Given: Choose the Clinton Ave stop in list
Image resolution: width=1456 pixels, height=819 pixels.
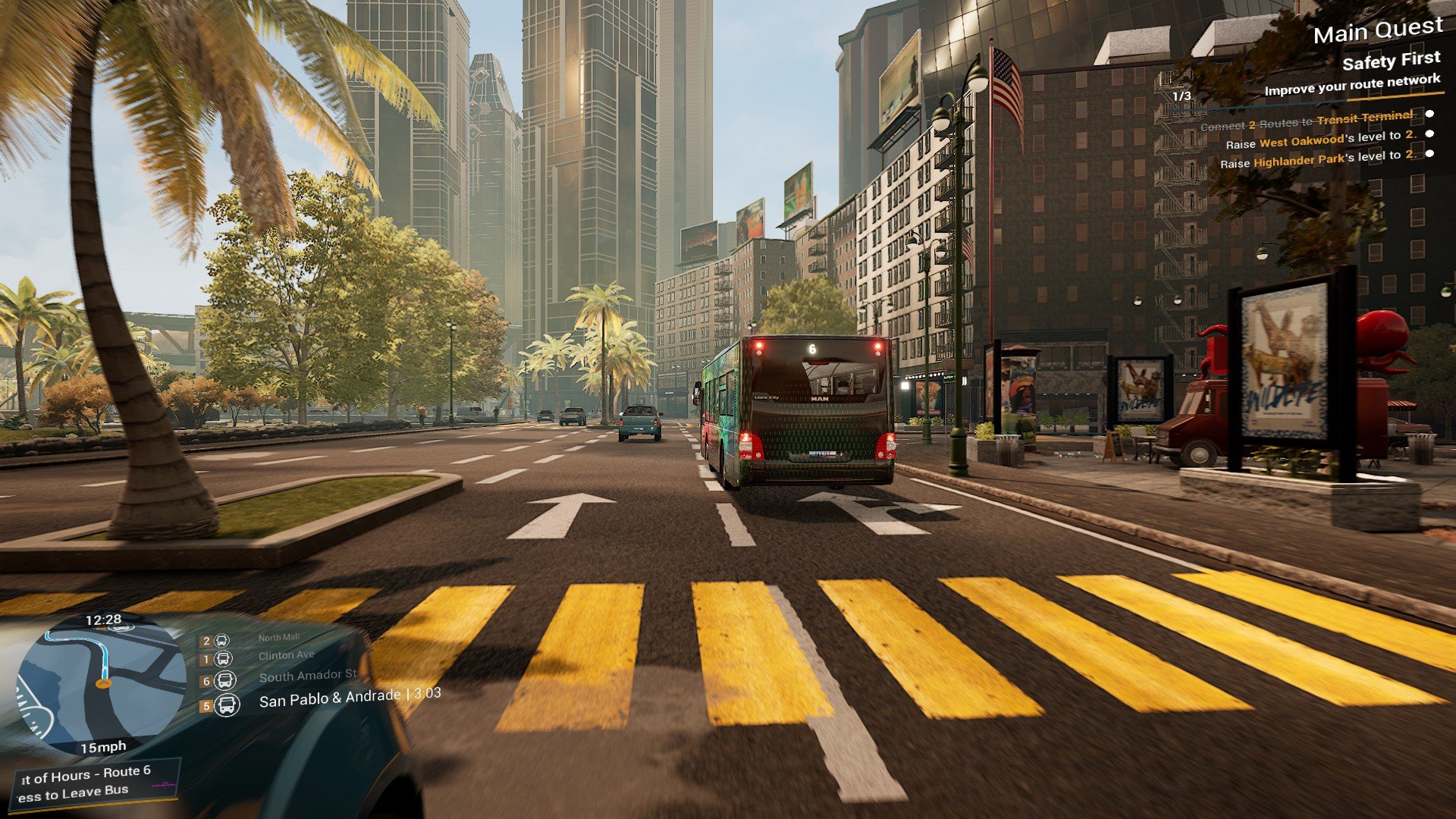Looking at the screenshot, I should pos(286,655).
